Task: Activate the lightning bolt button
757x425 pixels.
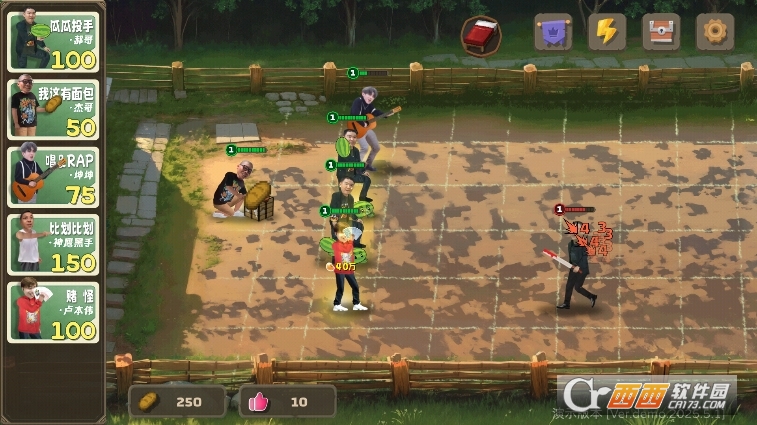Action: coord(606,32)
